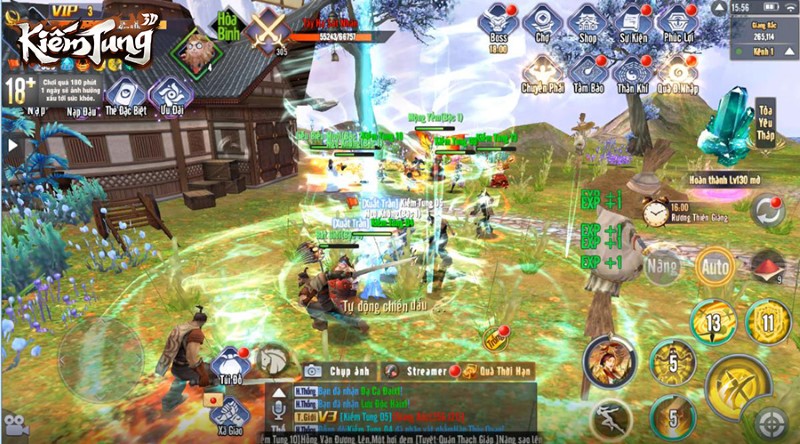800x444 pixels.
Task: Open the Túi Đồ bag
Action: point(229,366)
